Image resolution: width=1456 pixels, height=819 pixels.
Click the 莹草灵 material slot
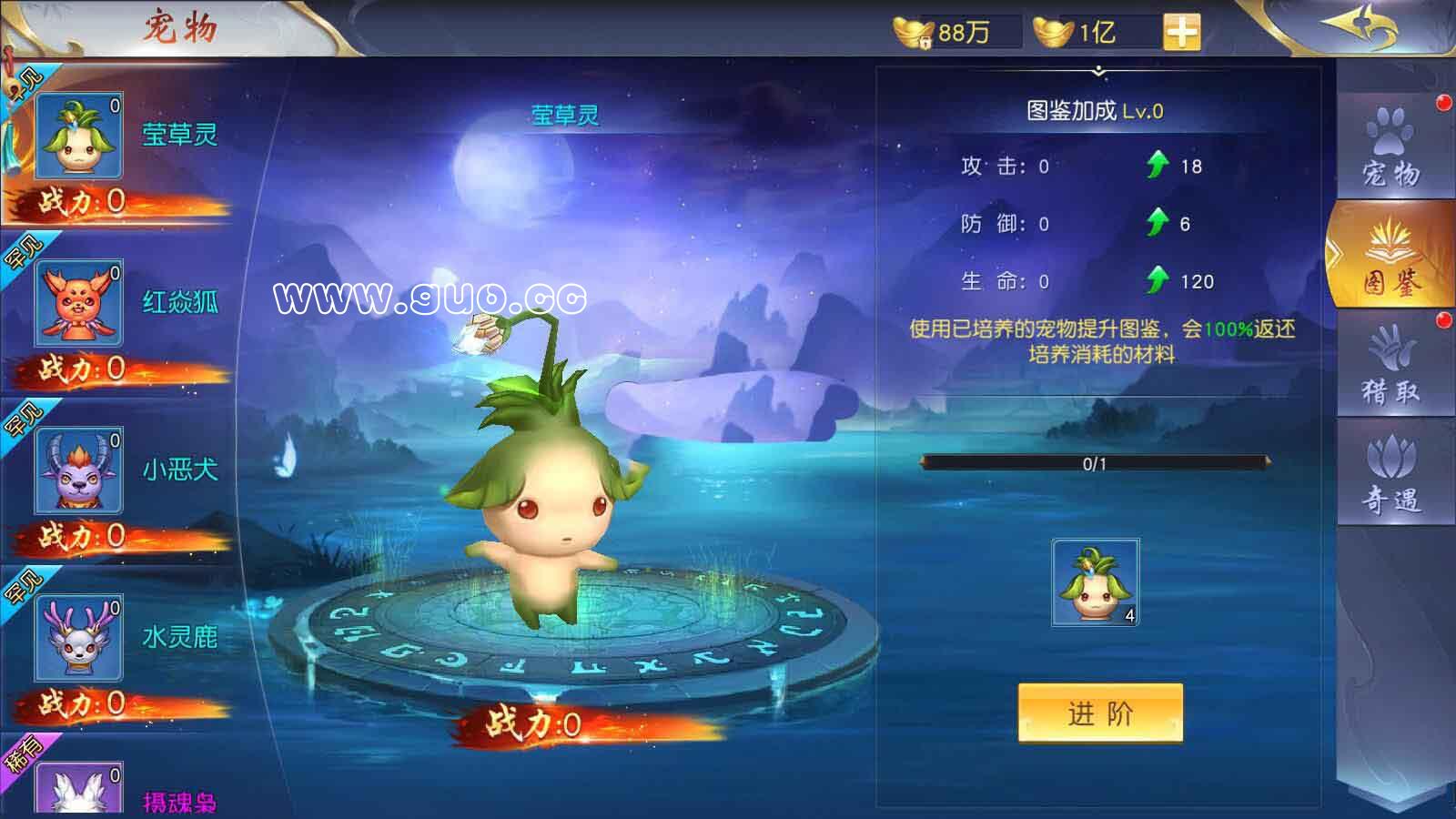(x=1096, y=582)
